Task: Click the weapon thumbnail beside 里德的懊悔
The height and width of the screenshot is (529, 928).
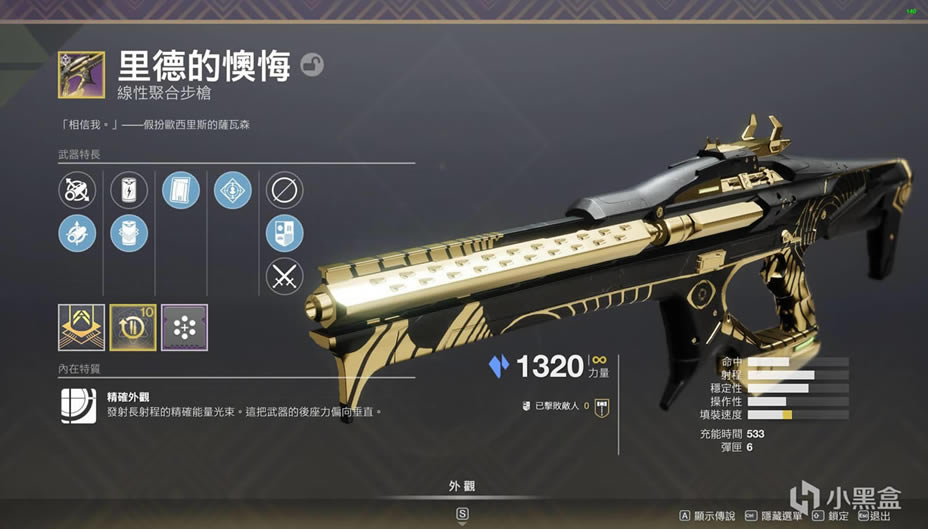Action: 81,74
